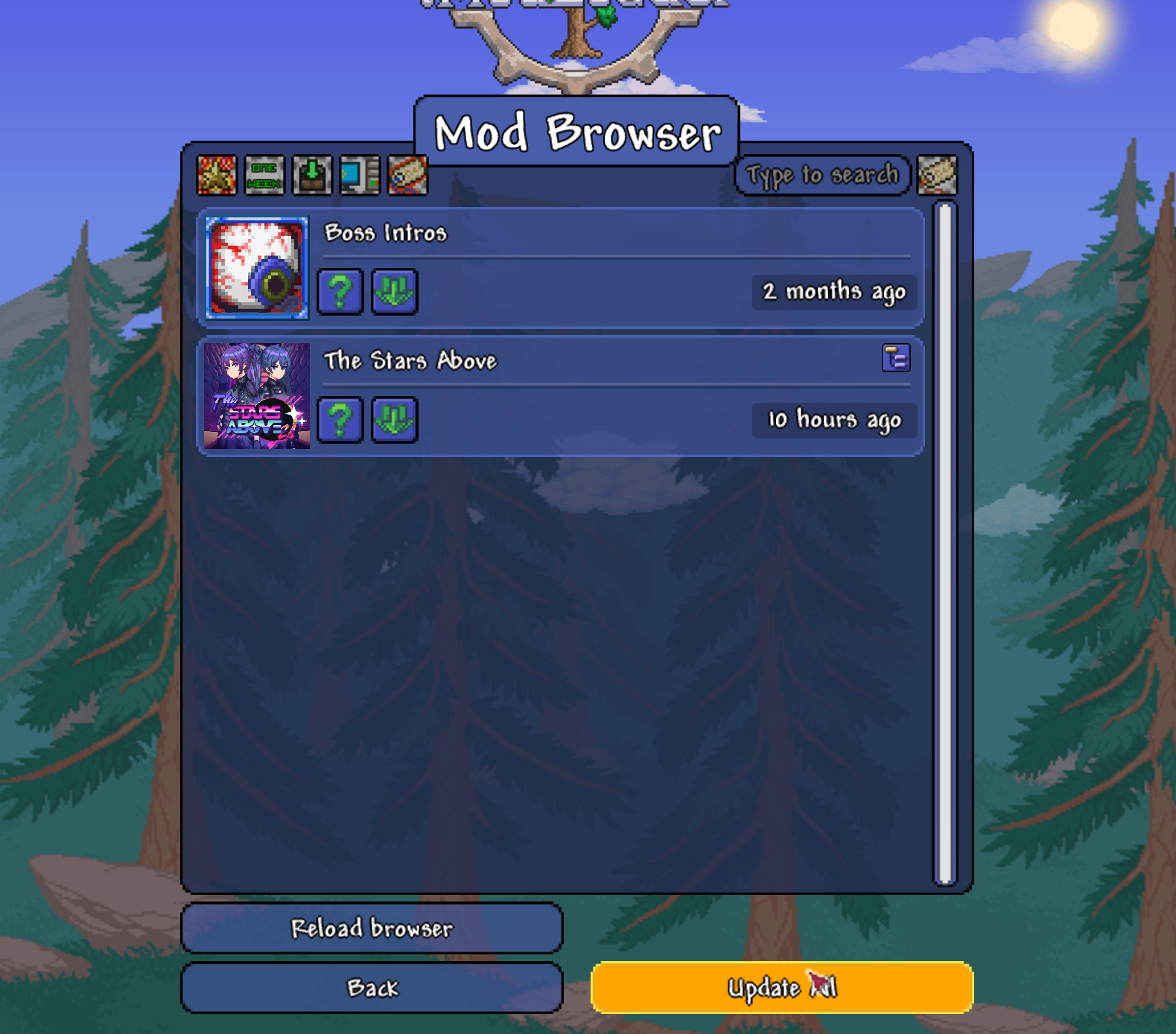
Task: Click the search mode tag icon beside search
Action: coord(937,176)
